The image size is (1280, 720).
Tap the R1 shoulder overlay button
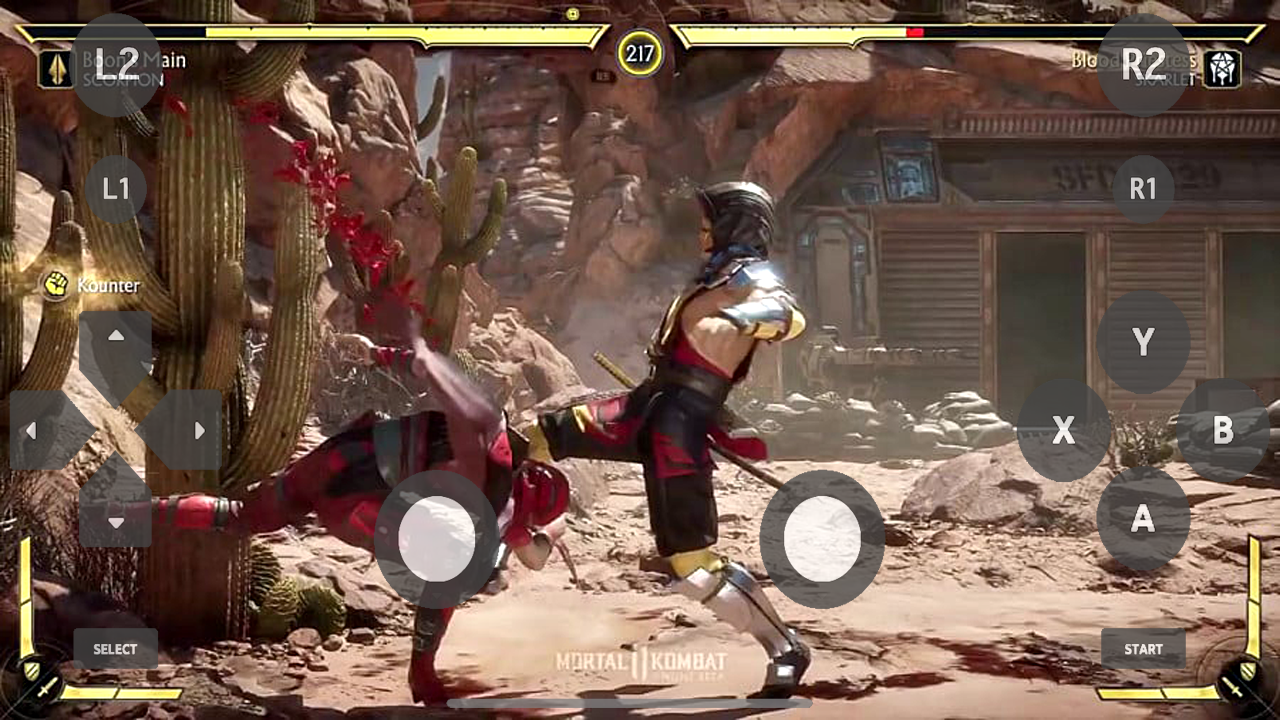(1143, 189)
